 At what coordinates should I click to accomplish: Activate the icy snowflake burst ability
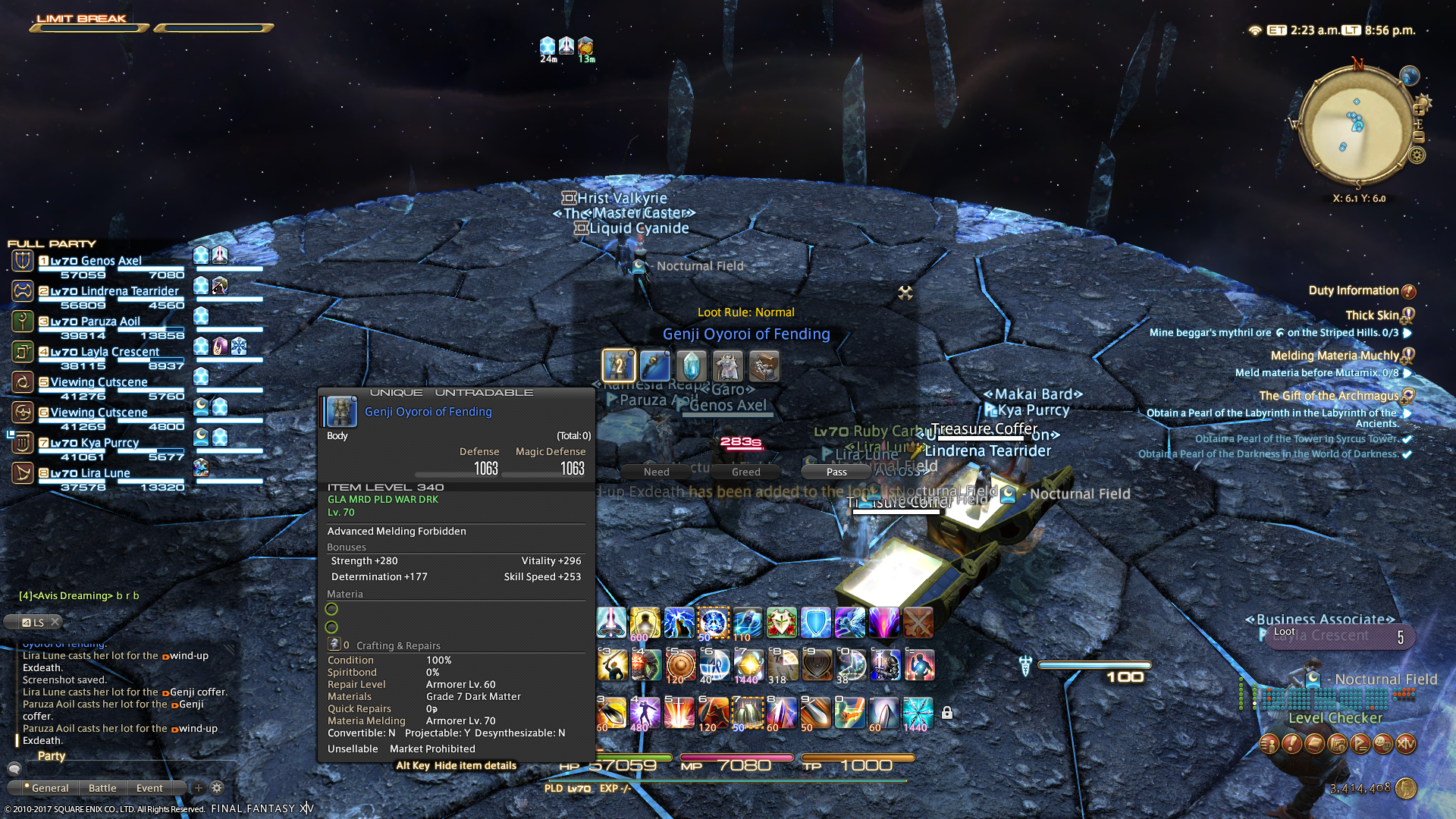(x=918, y=713)
